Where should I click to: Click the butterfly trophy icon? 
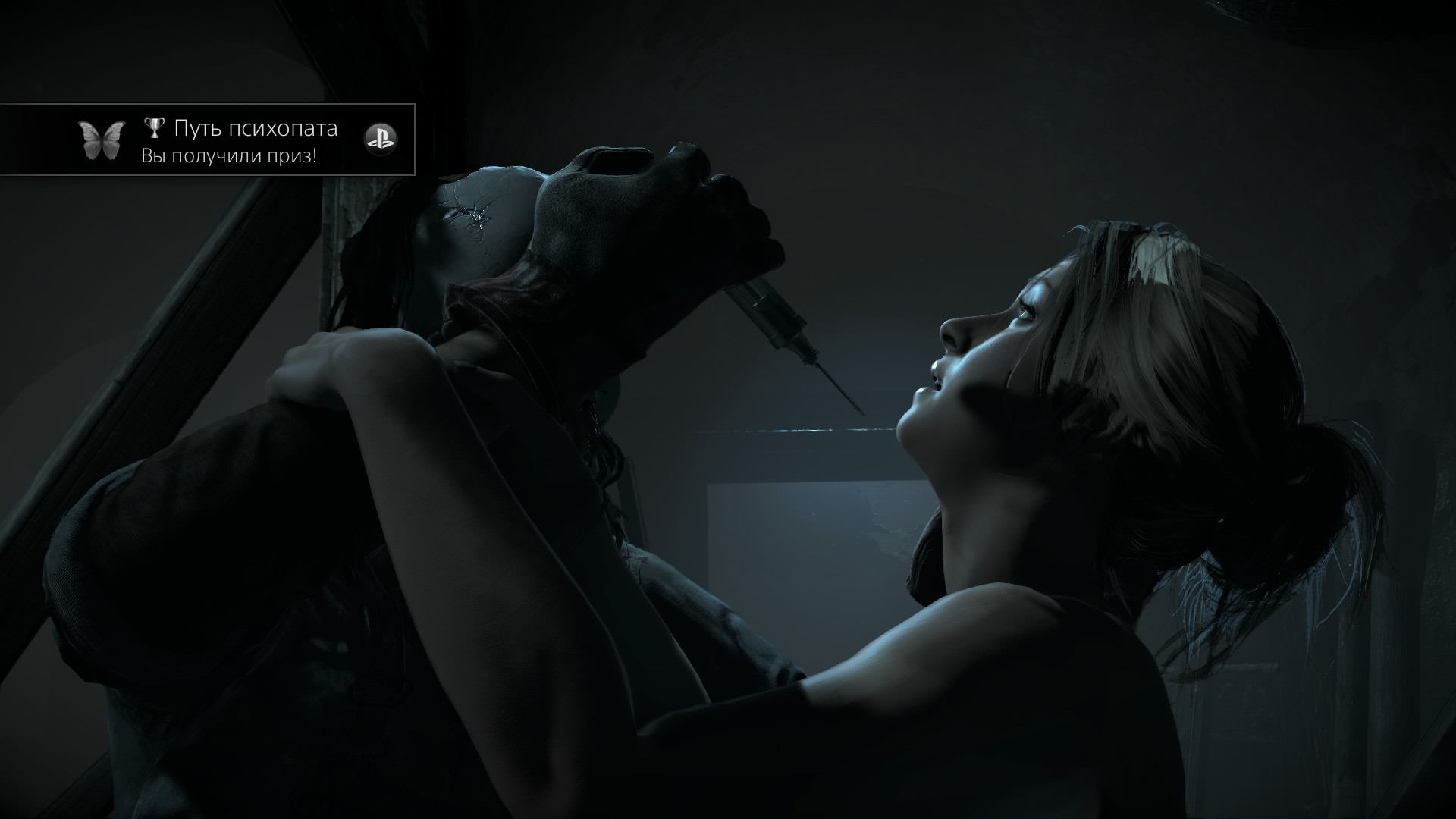coord(101,140)
